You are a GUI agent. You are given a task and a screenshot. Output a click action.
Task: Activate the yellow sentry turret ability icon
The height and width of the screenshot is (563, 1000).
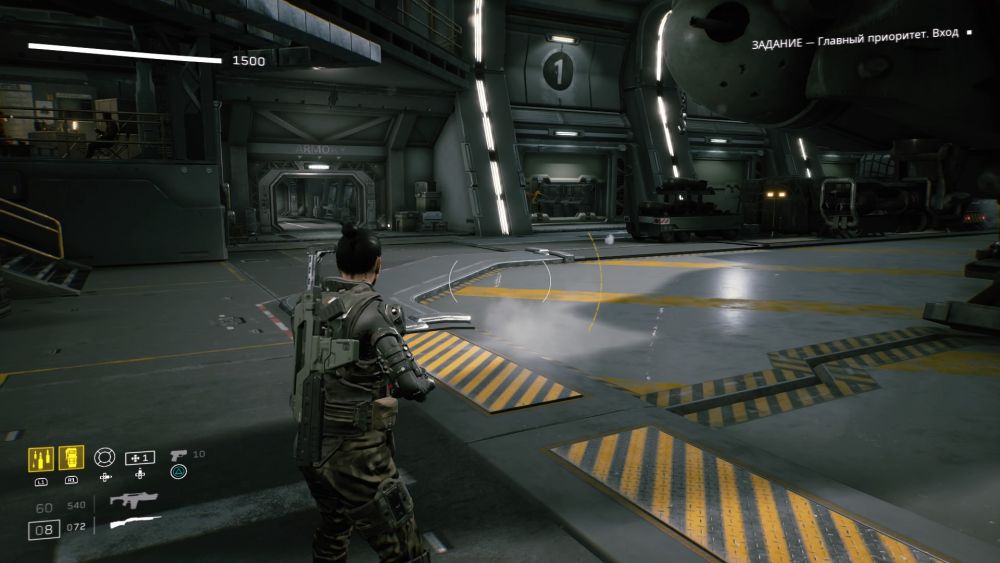(x=71, y=458)
